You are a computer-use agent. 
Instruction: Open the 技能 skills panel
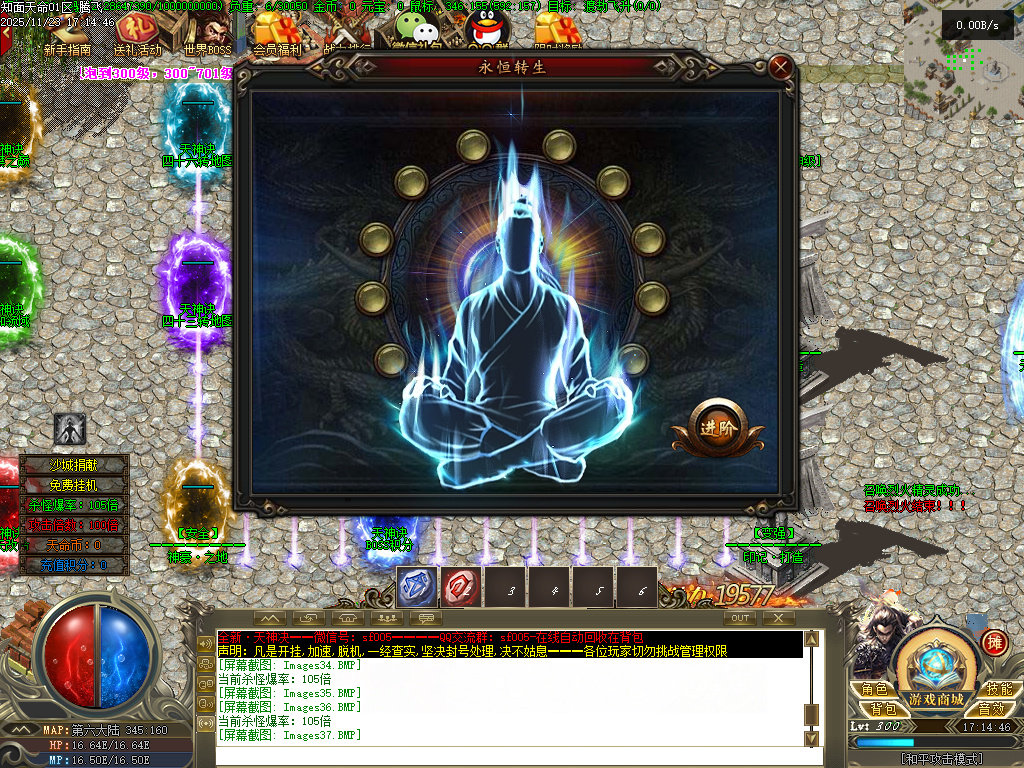(x=999, y=689)
